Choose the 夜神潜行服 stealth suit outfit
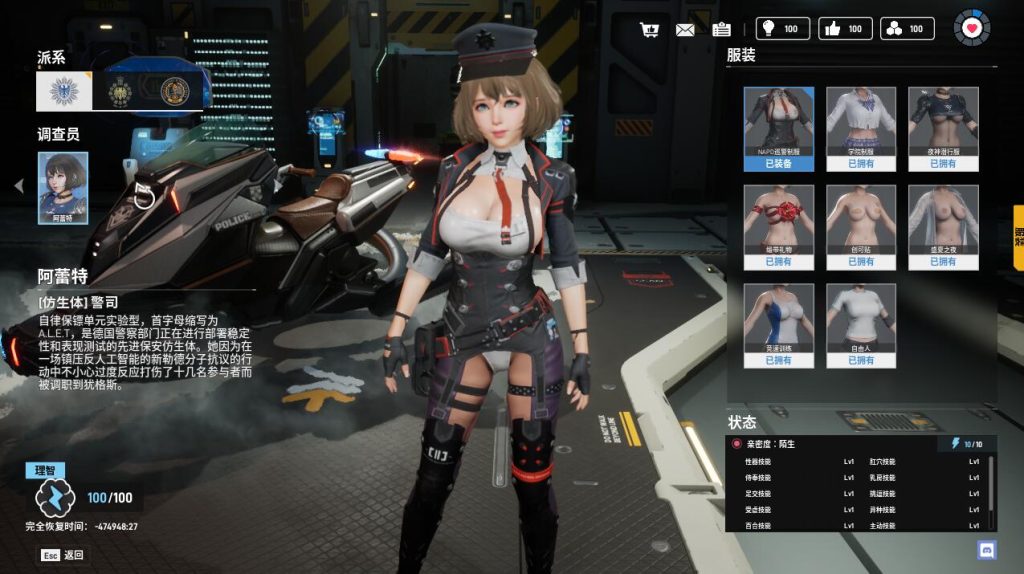This screenshot has width=1024, height=574. [943, 128]
